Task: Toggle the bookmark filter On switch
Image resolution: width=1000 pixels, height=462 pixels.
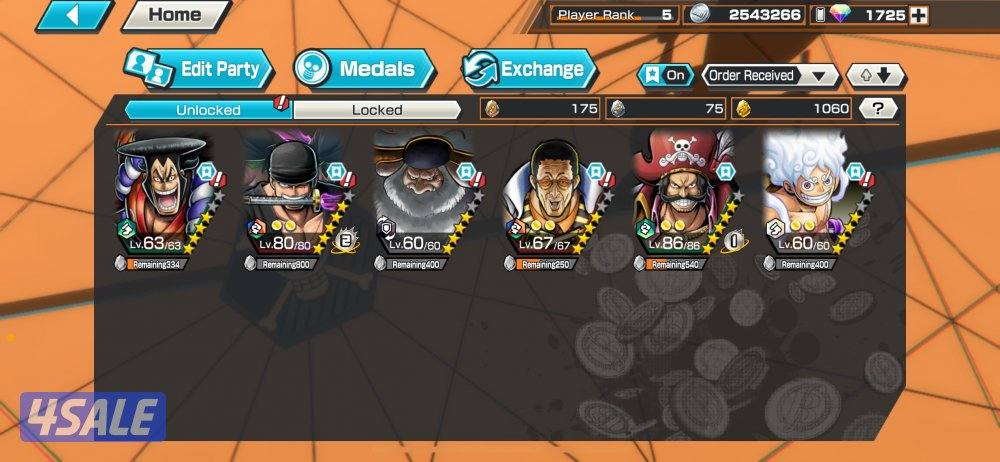Action: coord(665,75)
